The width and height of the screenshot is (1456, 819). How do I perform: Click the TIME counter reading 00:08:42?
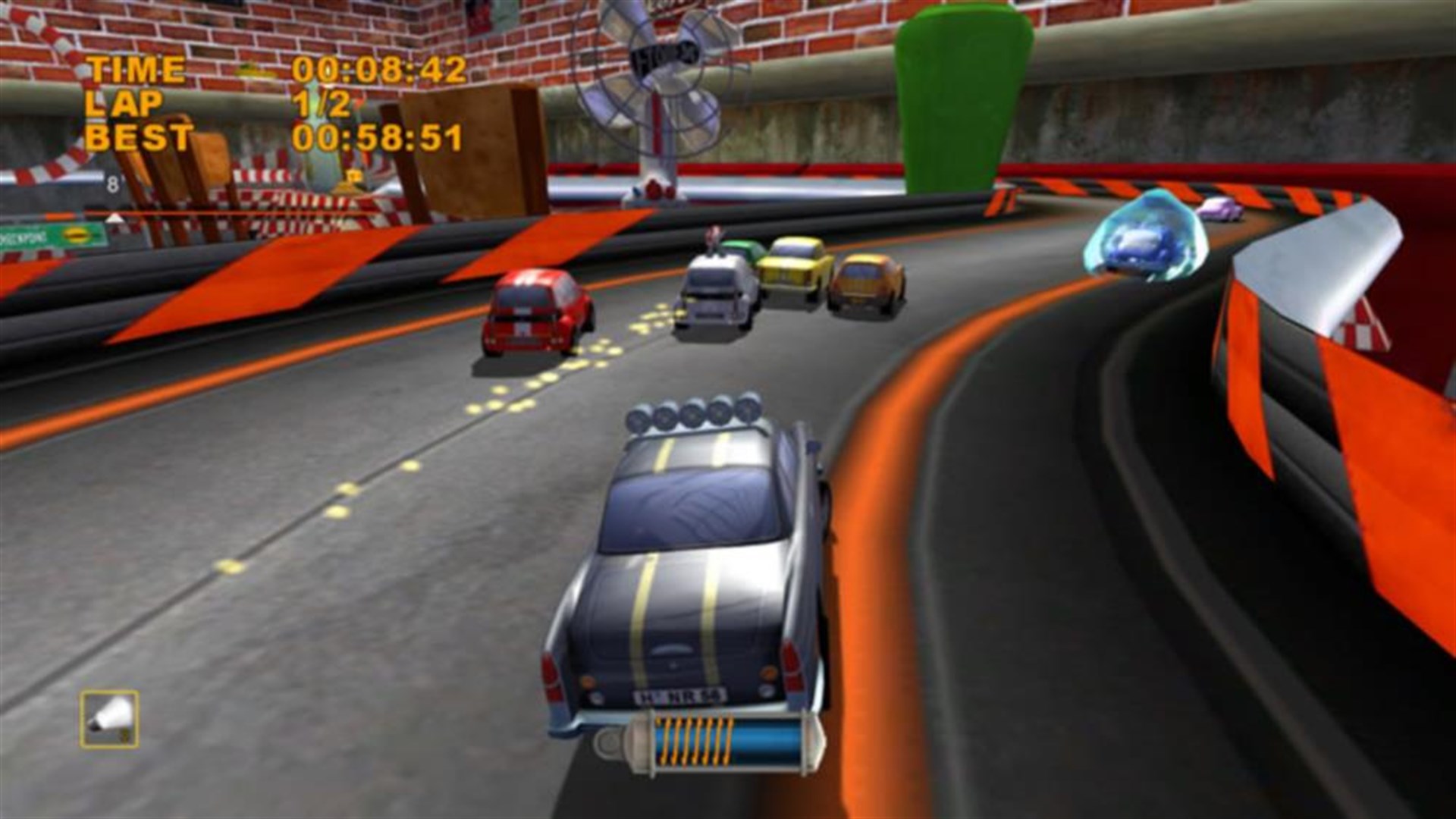[x=379, y=69]
